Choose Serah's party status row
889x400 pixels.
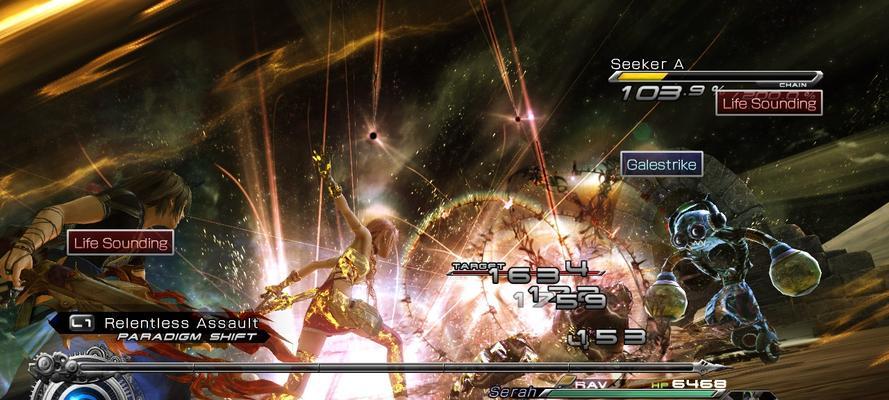[610, 390]
